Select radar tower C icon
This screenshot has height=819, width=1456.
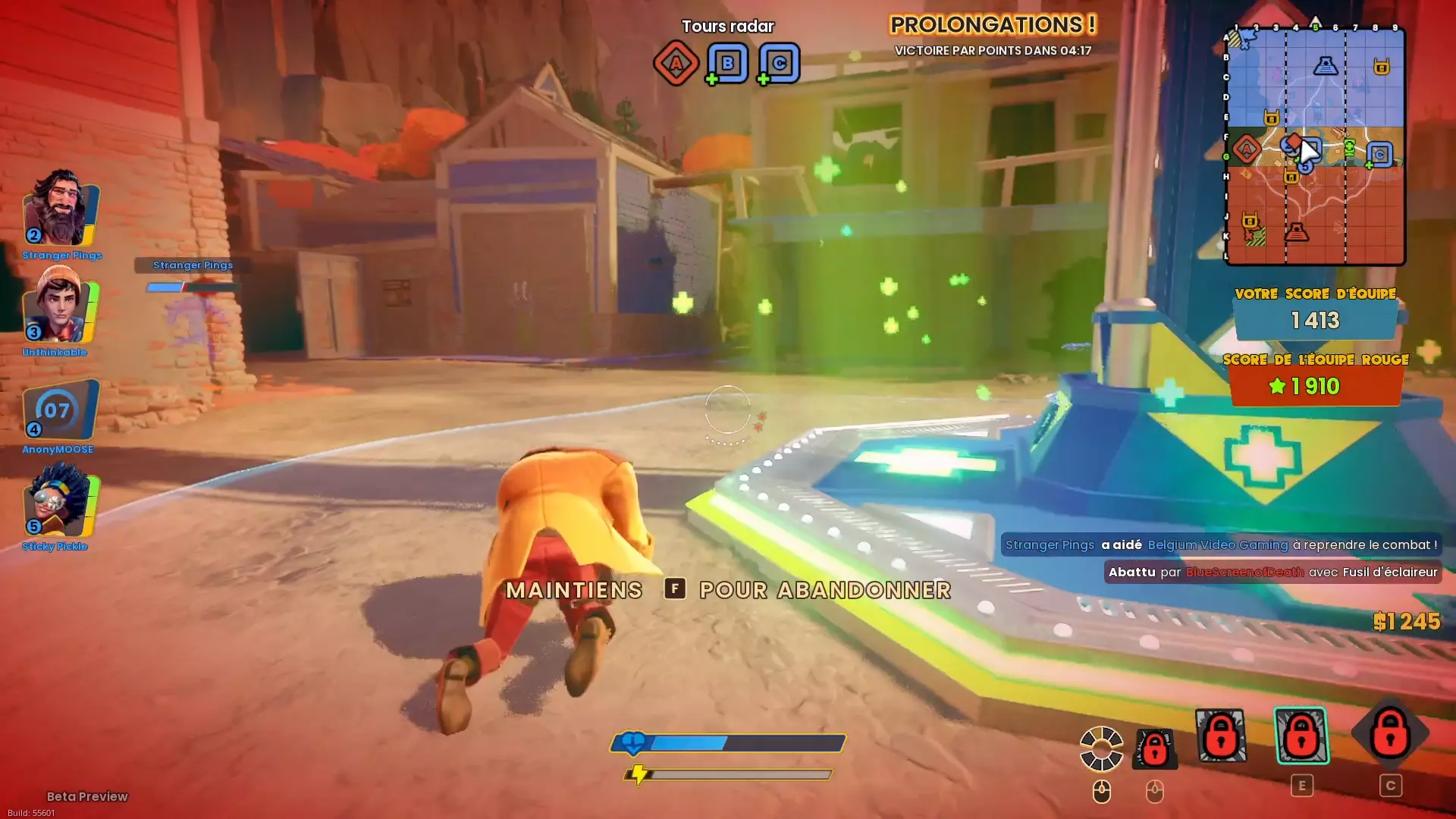779,63
